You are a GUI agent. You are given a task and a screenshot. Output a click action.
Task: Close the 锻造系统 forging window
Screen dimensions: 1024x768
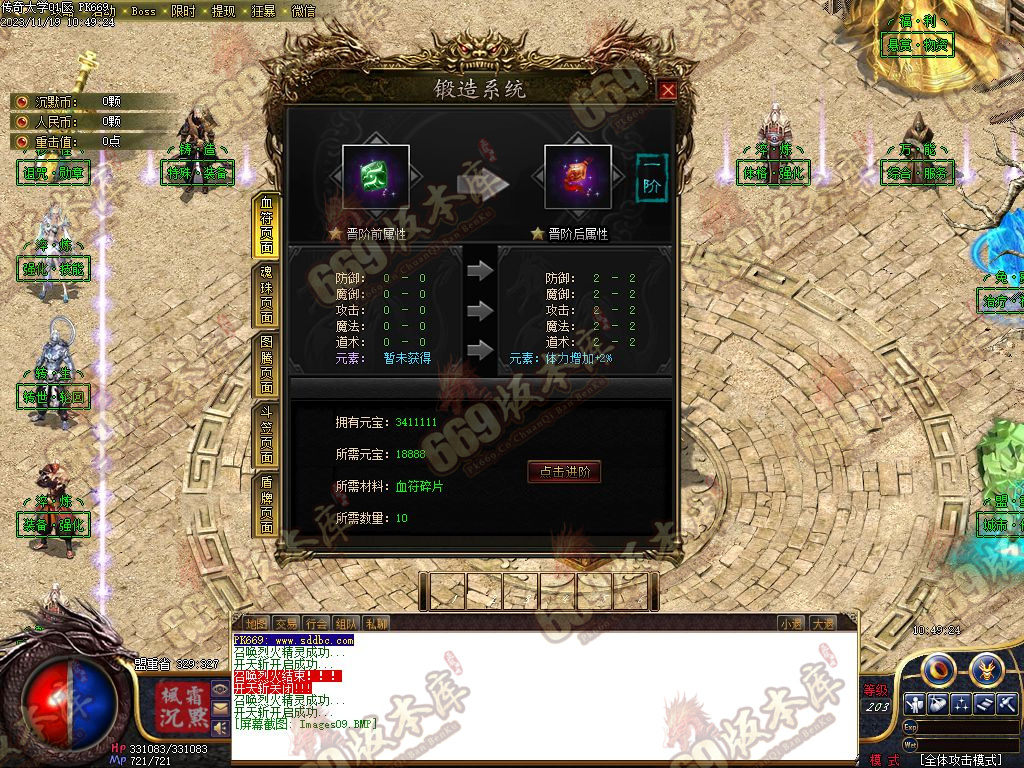coord(668,90)
